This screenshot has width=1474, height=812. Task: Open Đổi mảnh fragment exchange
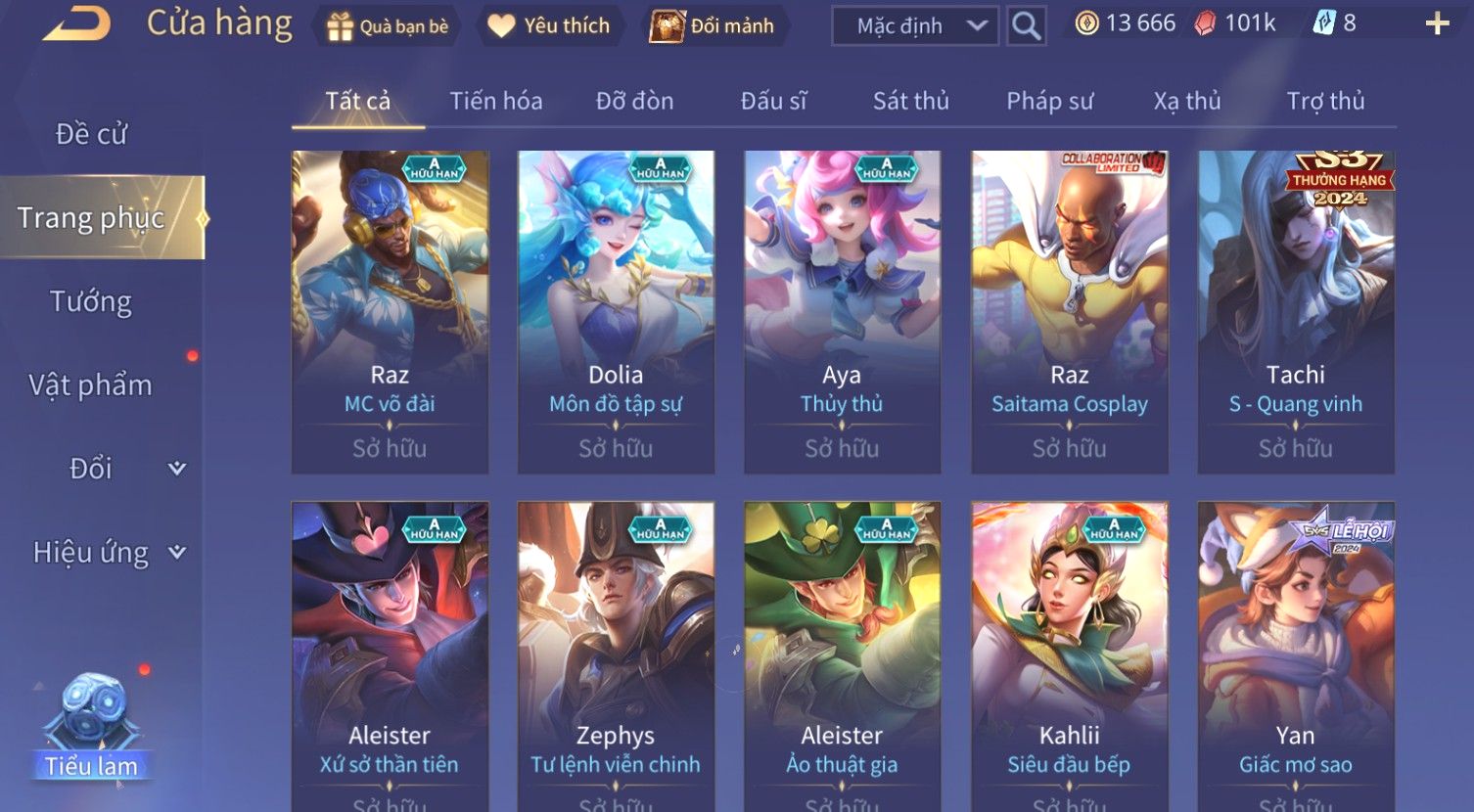(713, 26)
